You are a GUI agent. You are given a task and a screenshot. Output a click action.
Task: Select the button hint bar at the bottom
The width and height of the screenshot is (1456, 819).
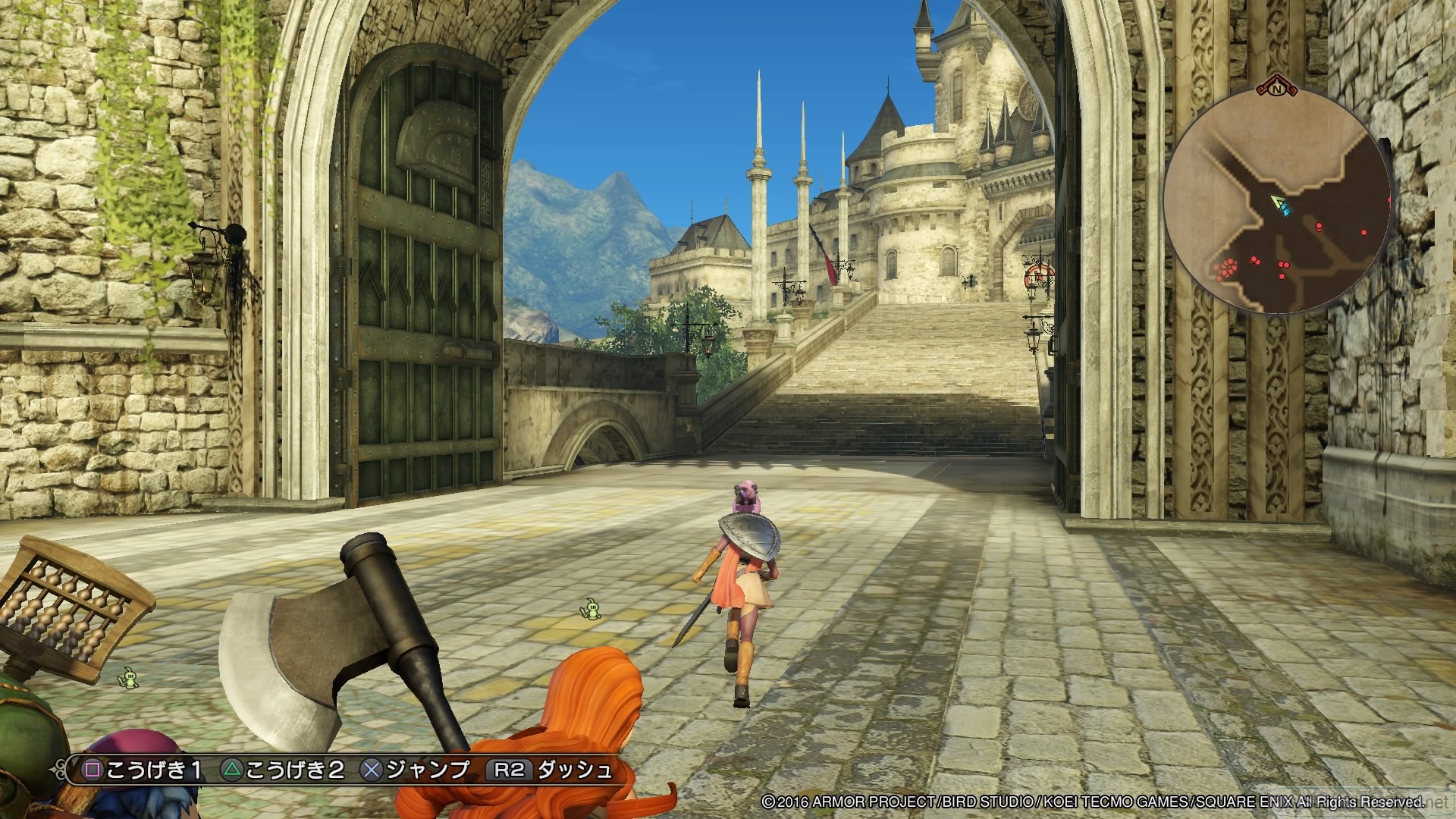coord(341,769)
